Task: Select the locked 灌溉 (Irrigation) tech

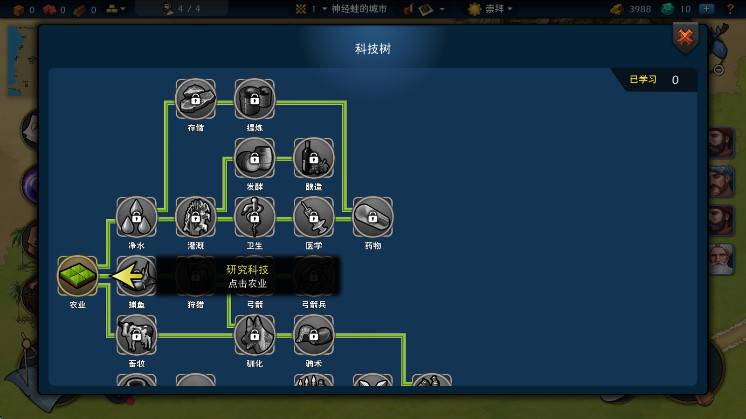Action: click(x=195, y=217)
